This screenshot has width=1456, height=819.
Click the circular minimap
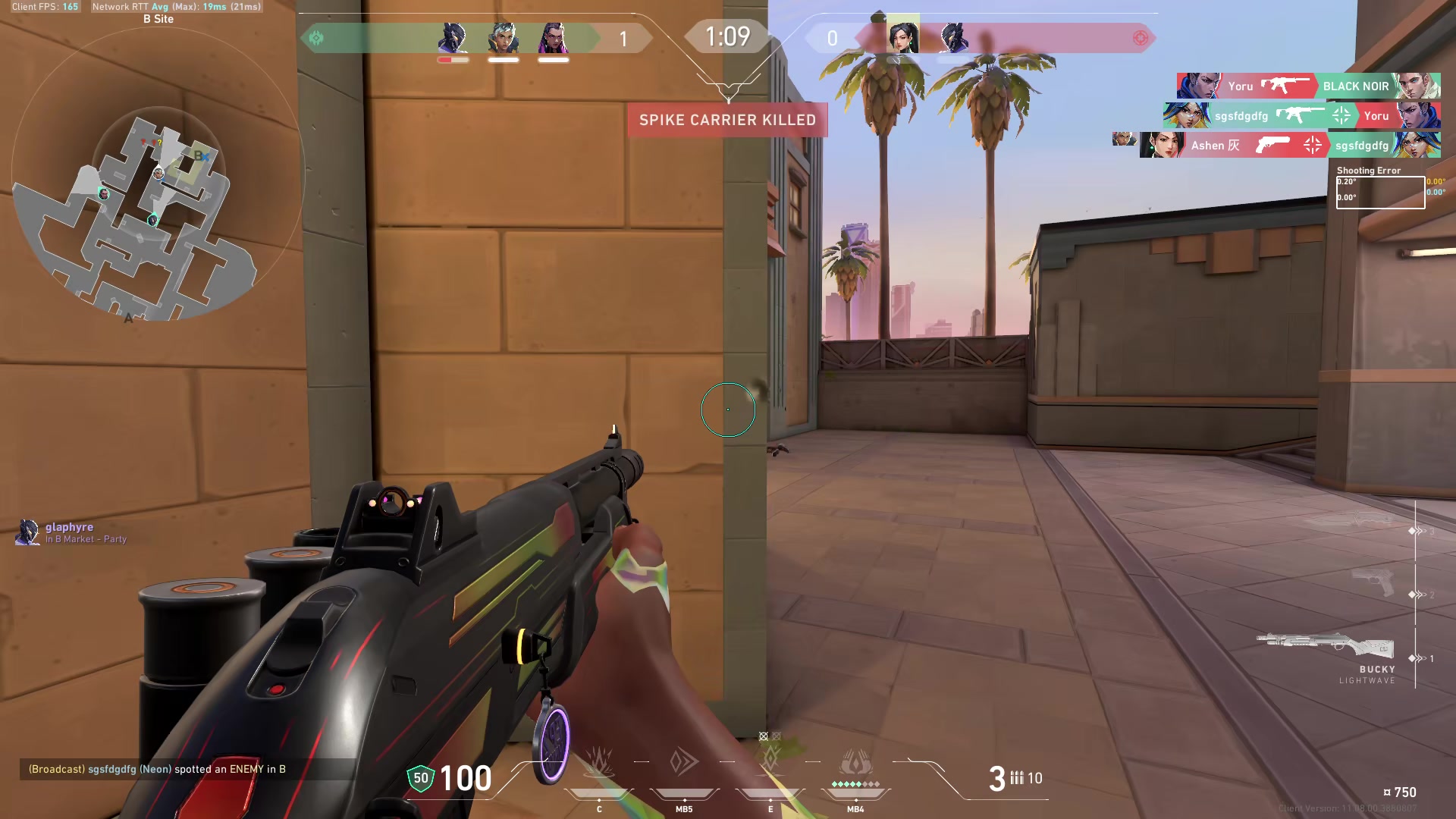158,174
